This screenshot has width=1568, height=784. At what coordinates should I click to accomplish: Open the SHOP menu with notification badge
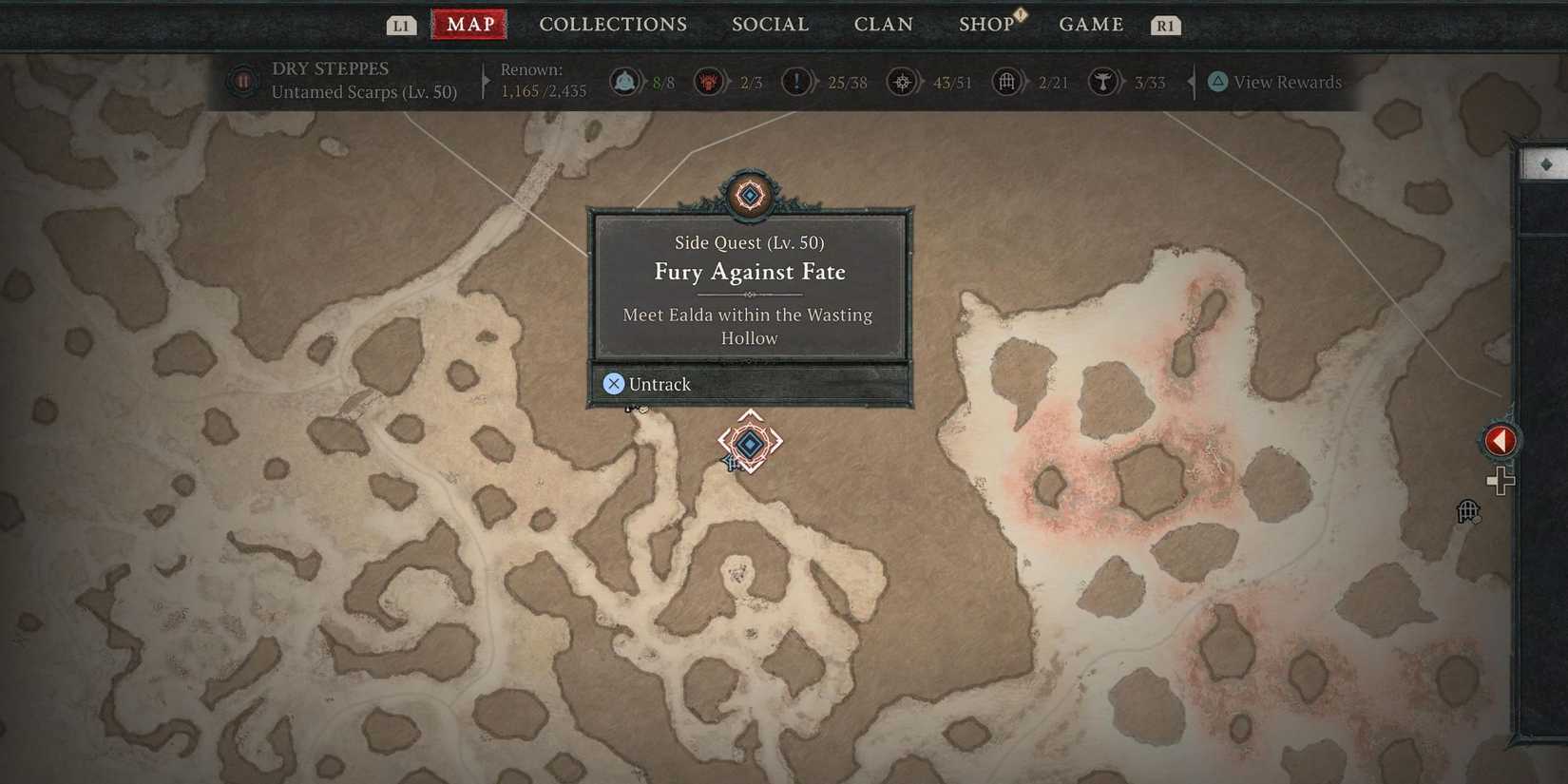click(985, 24)
